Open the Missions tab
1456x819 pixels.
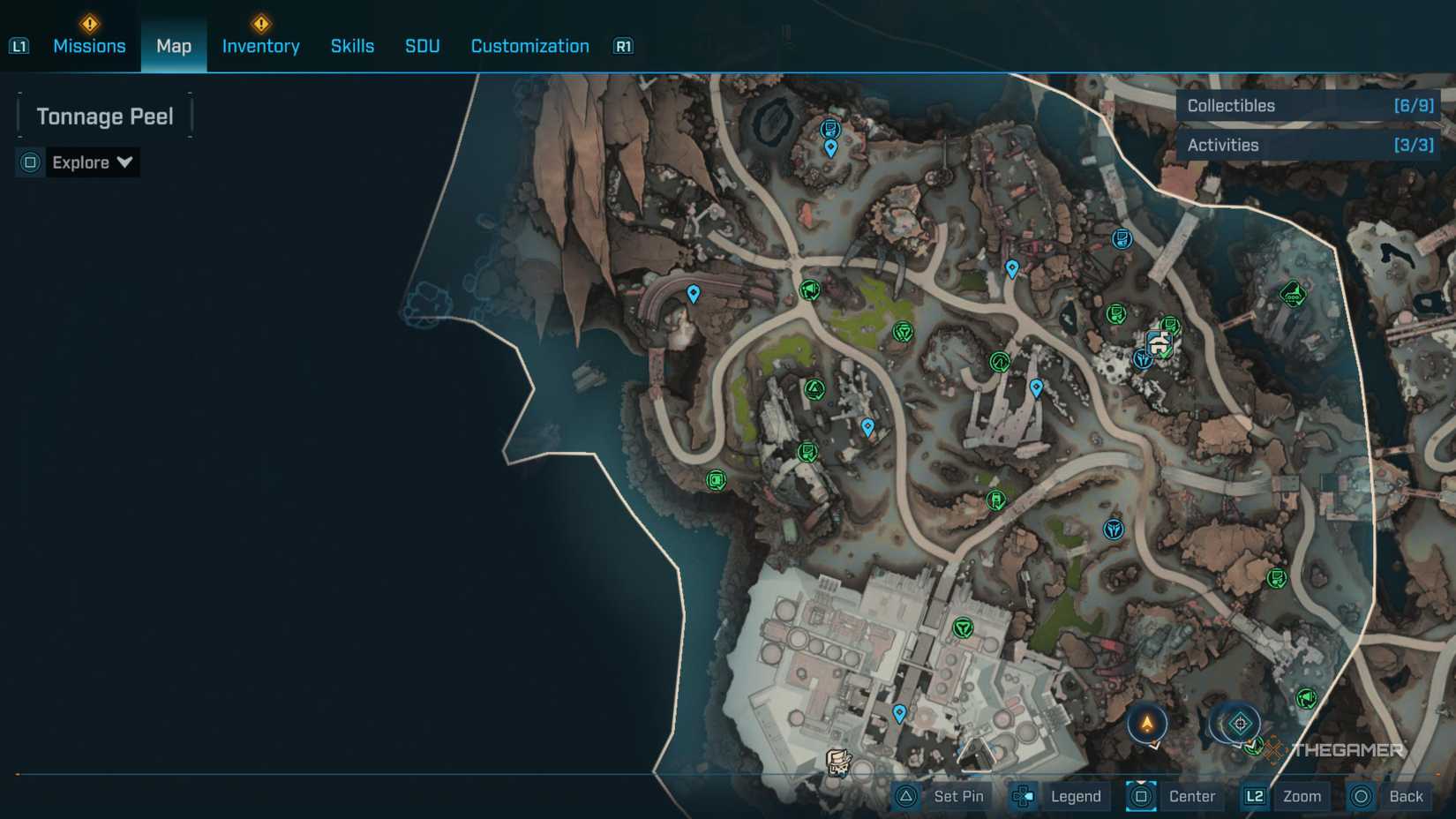coord(89,45)
